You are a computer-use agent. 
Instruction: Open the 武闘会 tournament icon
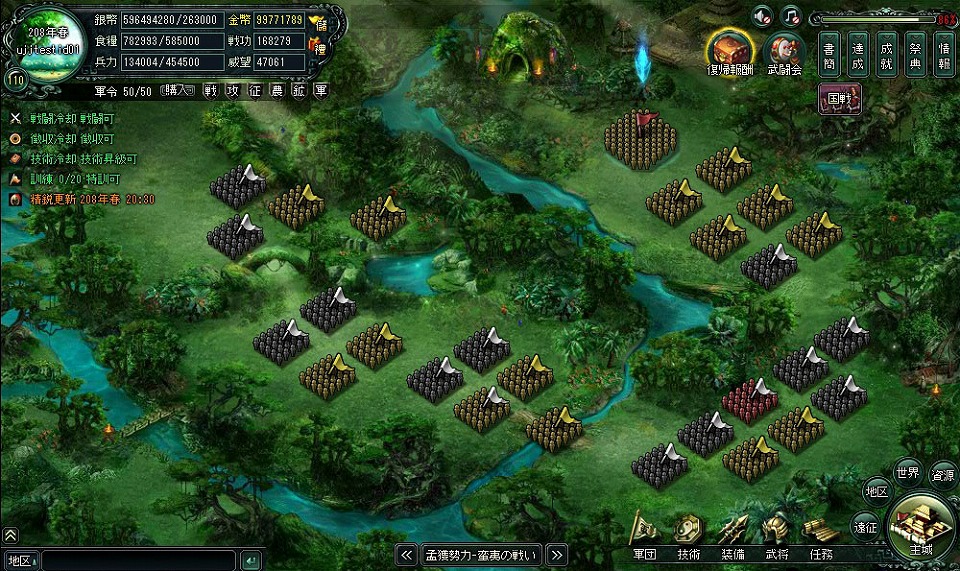click(x=784, y=51)
